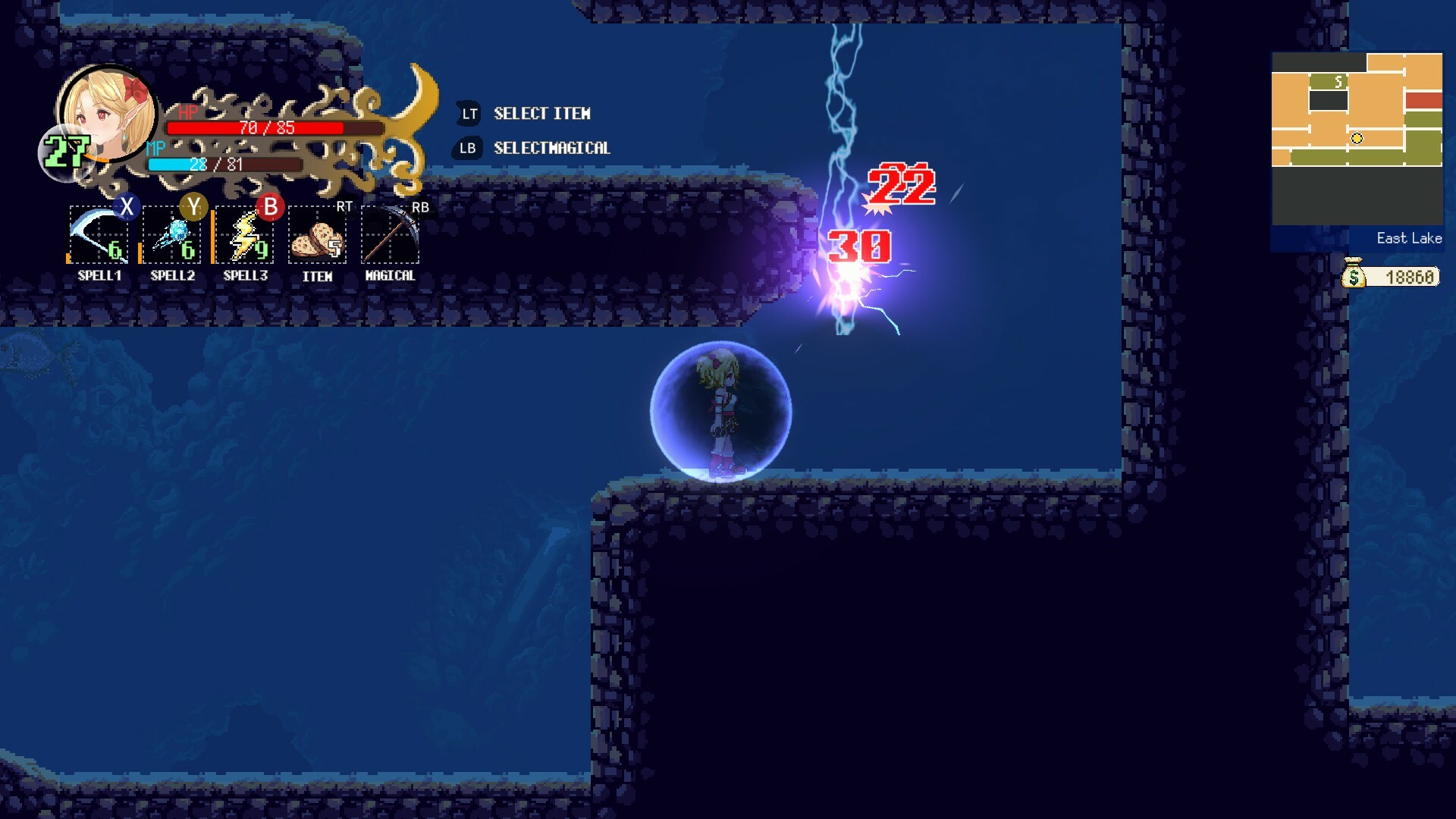The width and height of the screenshot is (1456, 819).
Task: Click the yellow player marker on minimap
Action: 1357,138
